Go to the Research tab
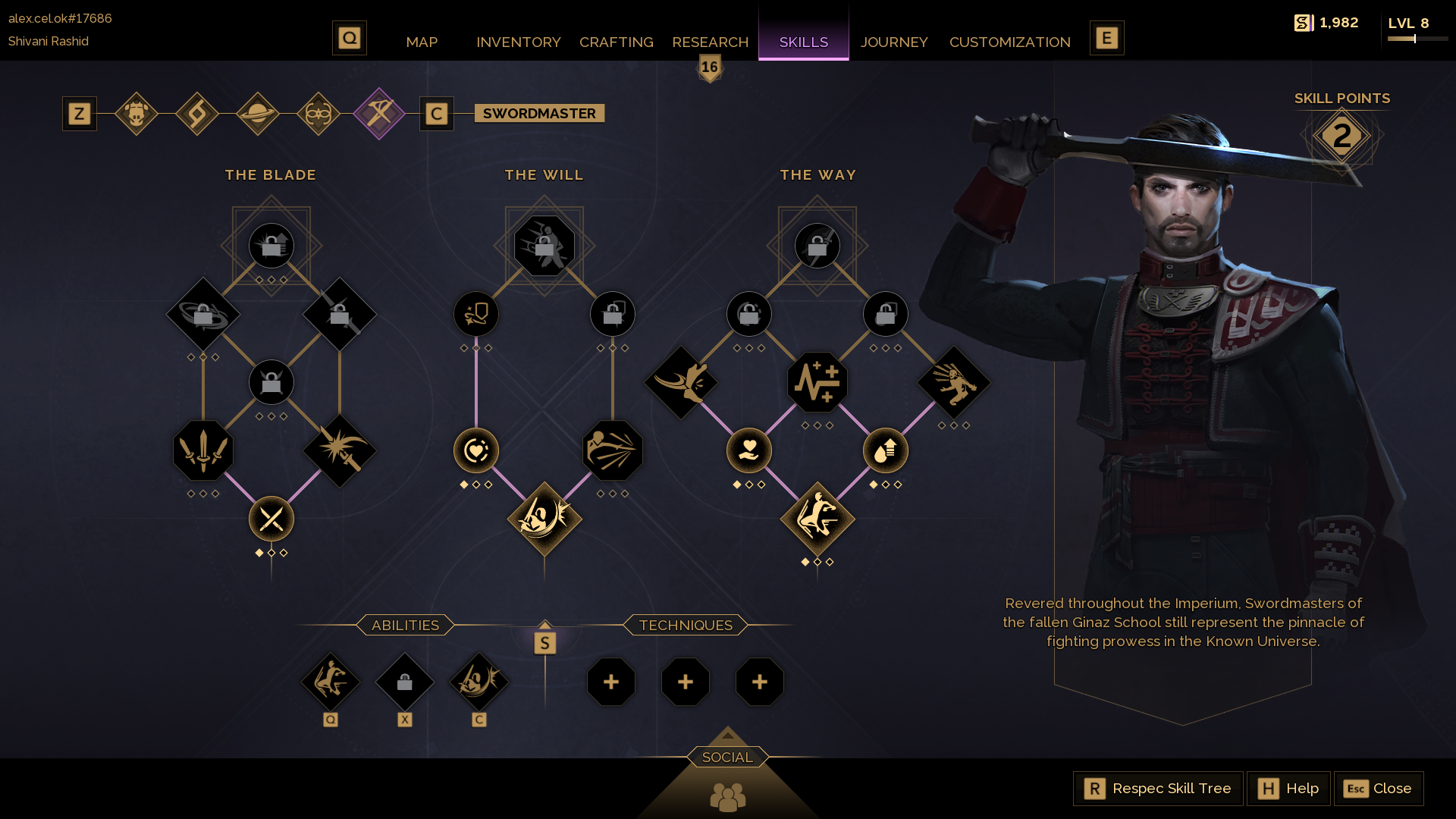Viewport: 1456px width, 819px height. point(710,42)
